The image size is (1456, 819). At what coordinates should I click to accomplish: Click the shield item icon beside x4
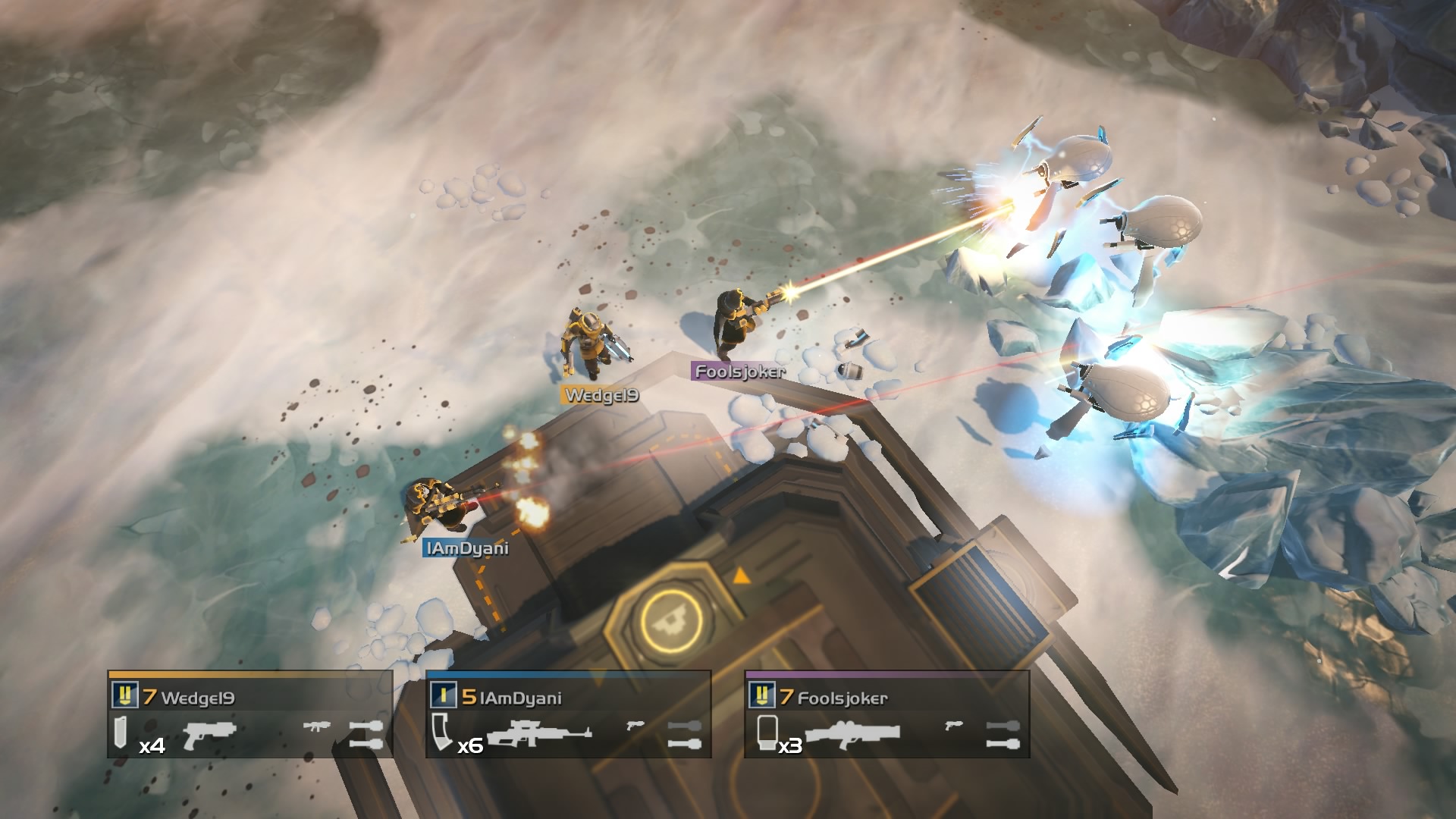click(x=119, y=733)
